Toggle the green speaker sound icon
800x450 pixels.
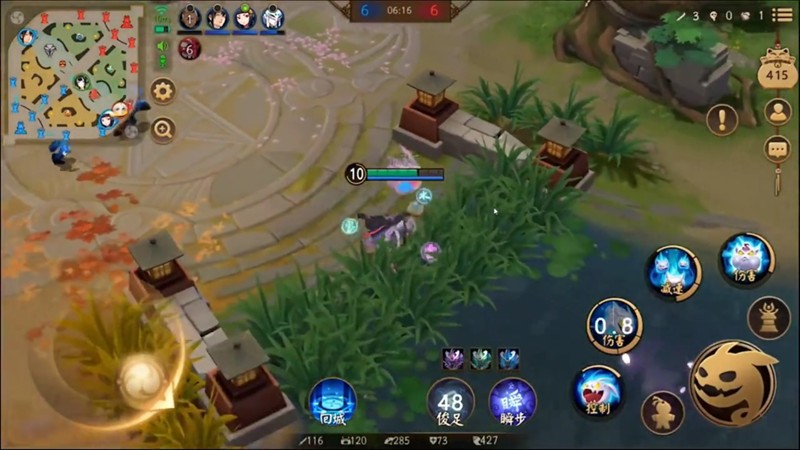pos(162,46)
